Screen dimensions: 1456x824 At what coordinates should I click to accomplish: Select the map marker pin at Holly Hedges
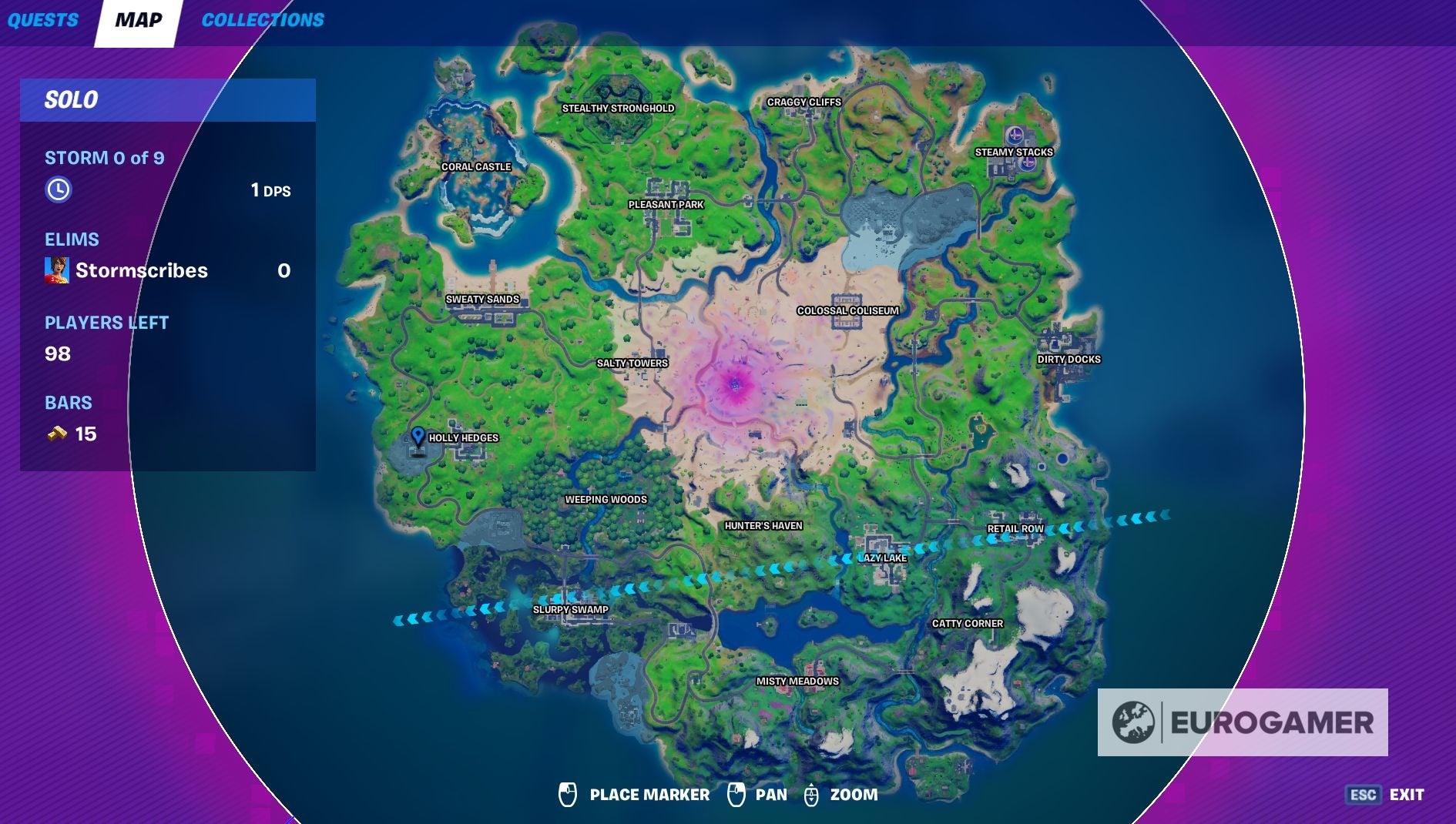[x=418, y=434]
